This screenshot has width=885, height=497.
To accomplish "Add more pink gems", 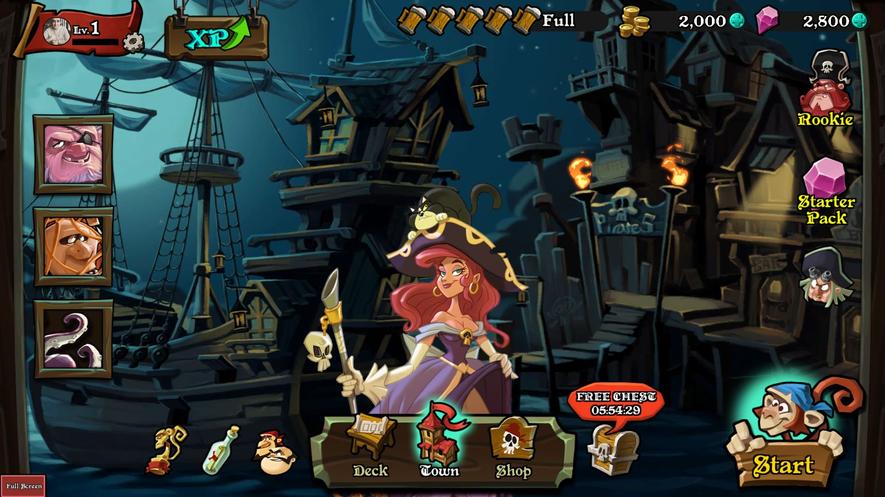I will pyautogui.click(x=859, y=21).
